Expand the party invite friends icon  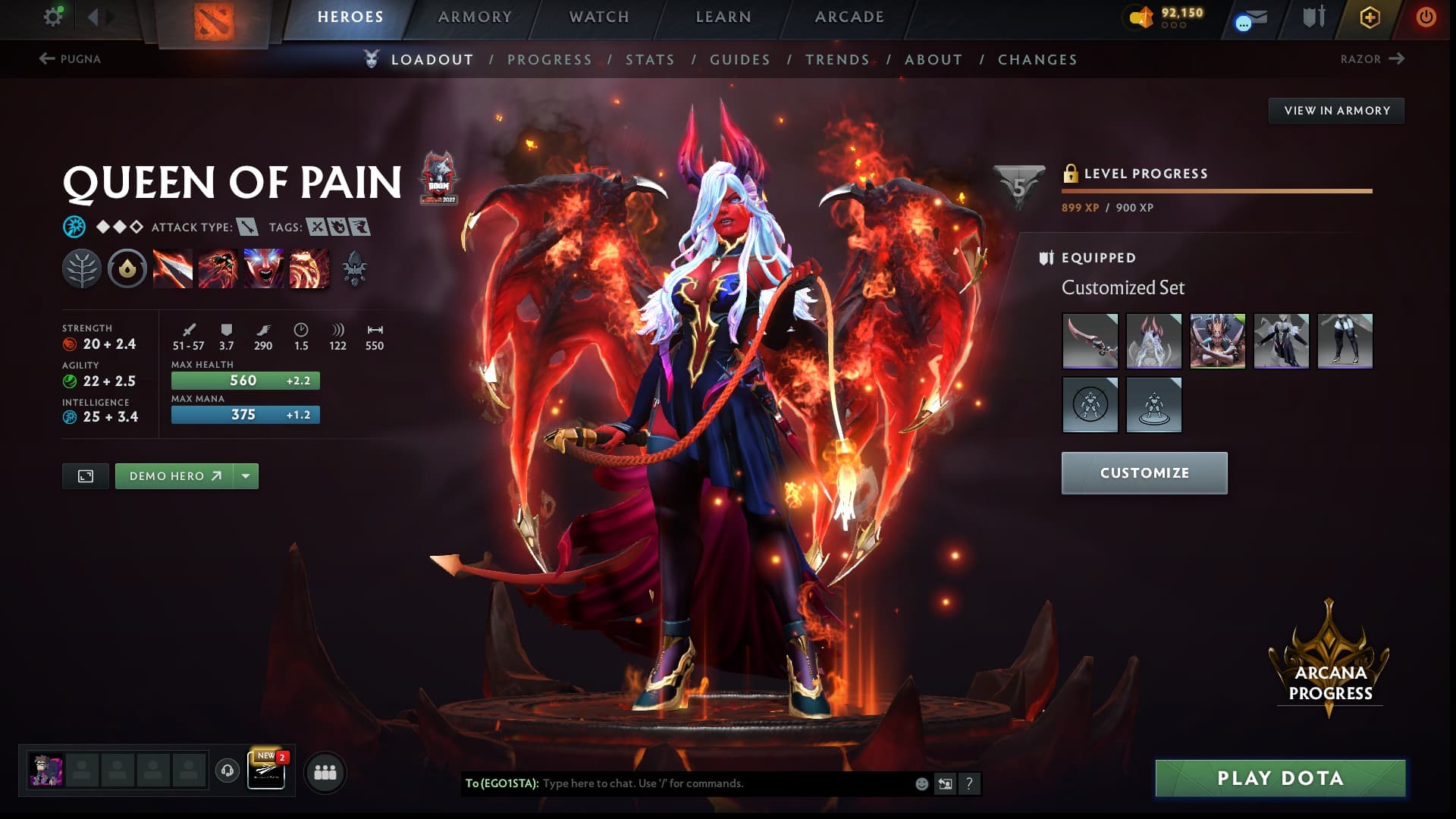pyautogui.click(x=325, y=772)
